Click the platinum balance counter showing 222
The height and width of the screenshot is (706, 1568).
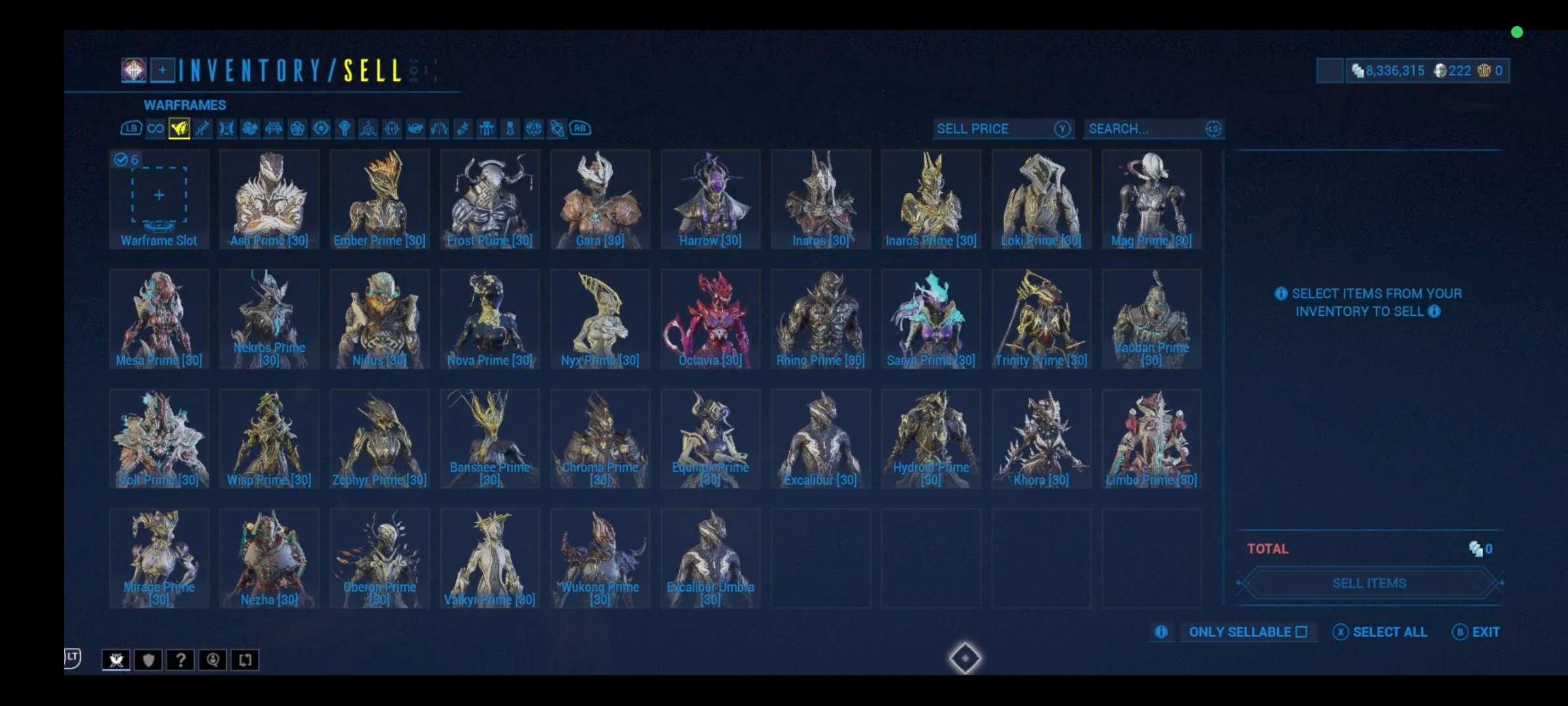tap(1452, 71)
